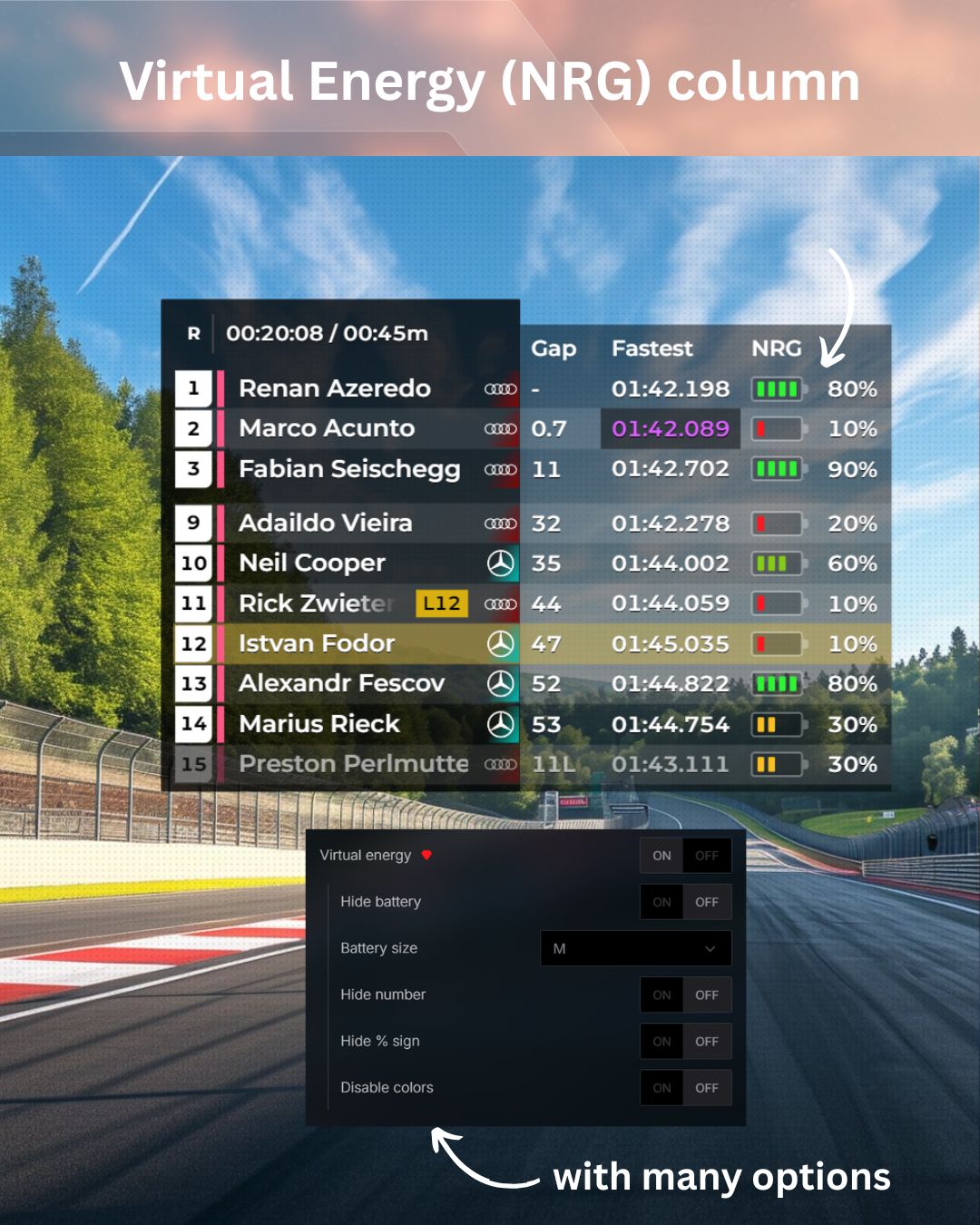
Task: Set Disable colors to OFF
Action: [707, 1088]
